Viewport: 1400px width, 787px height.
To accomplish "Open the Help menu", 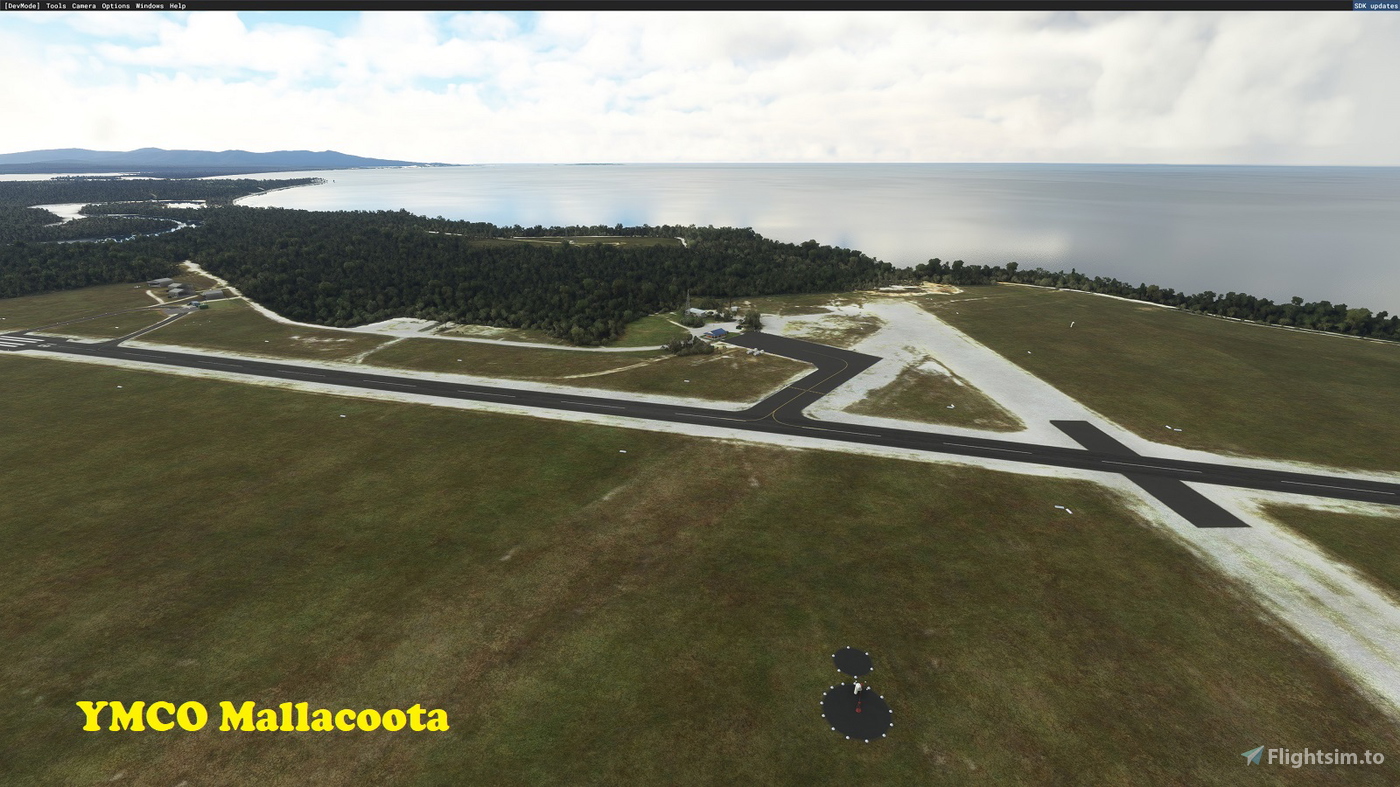I will [x=177, y=4].
